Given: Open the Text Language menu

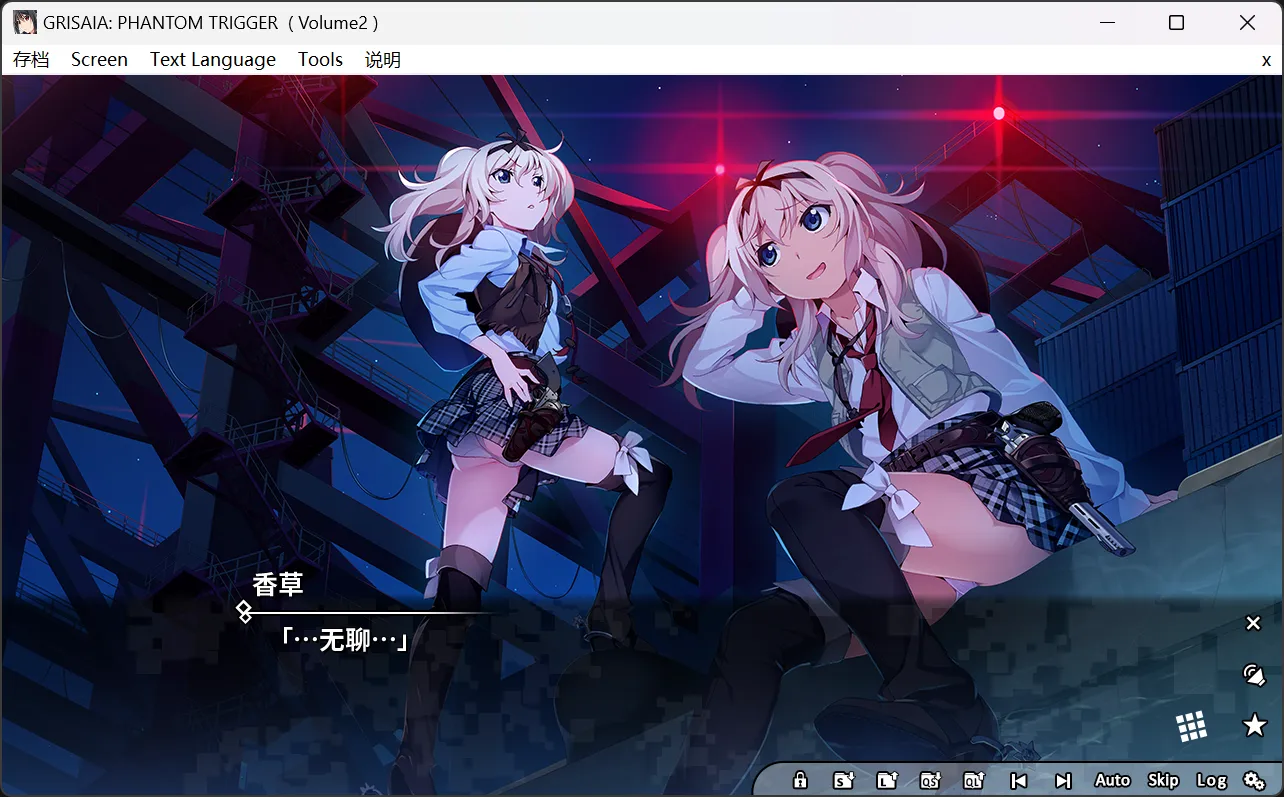Looking at the screenshot, I should (212, 59).
